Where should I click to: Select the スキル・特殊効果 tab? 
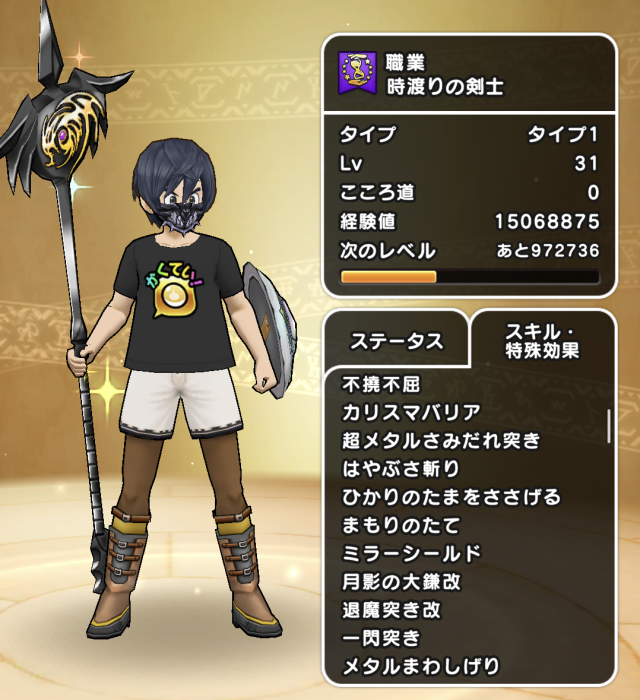click(542, 340)
